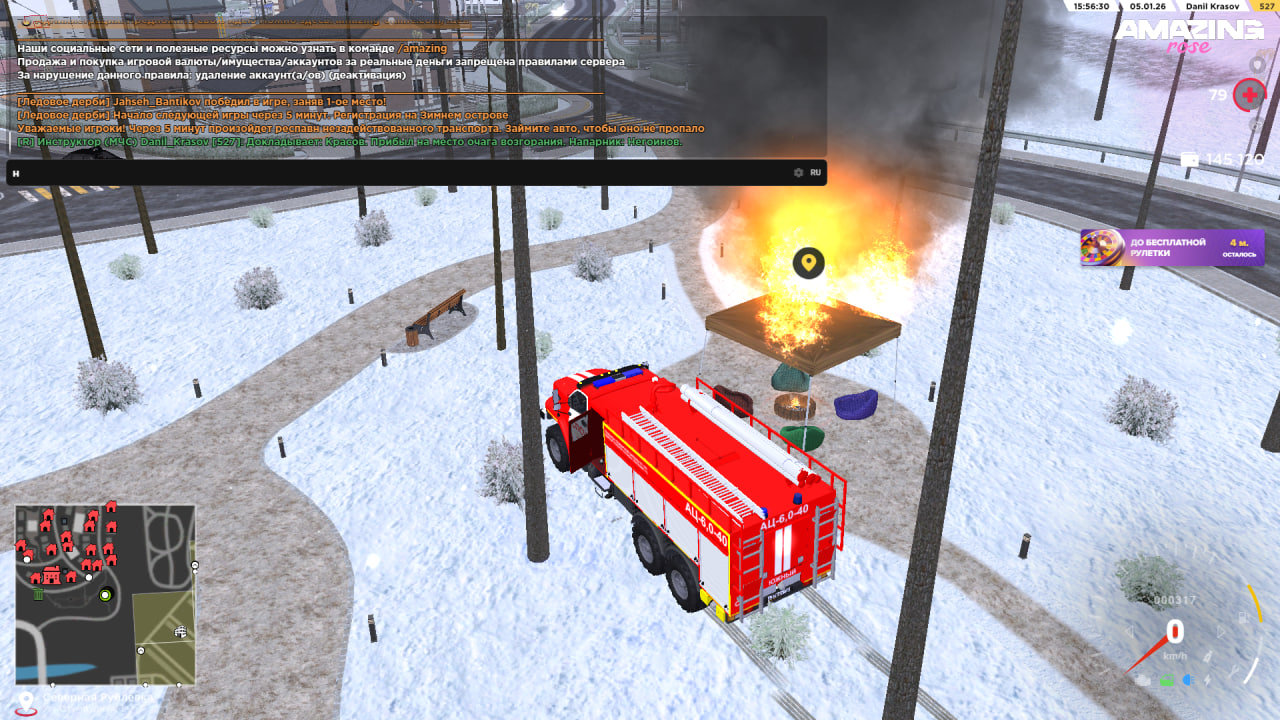Open the free roulette timer banner
Viewport: 1280px width, 720px height.
[x=1171, y=247]
